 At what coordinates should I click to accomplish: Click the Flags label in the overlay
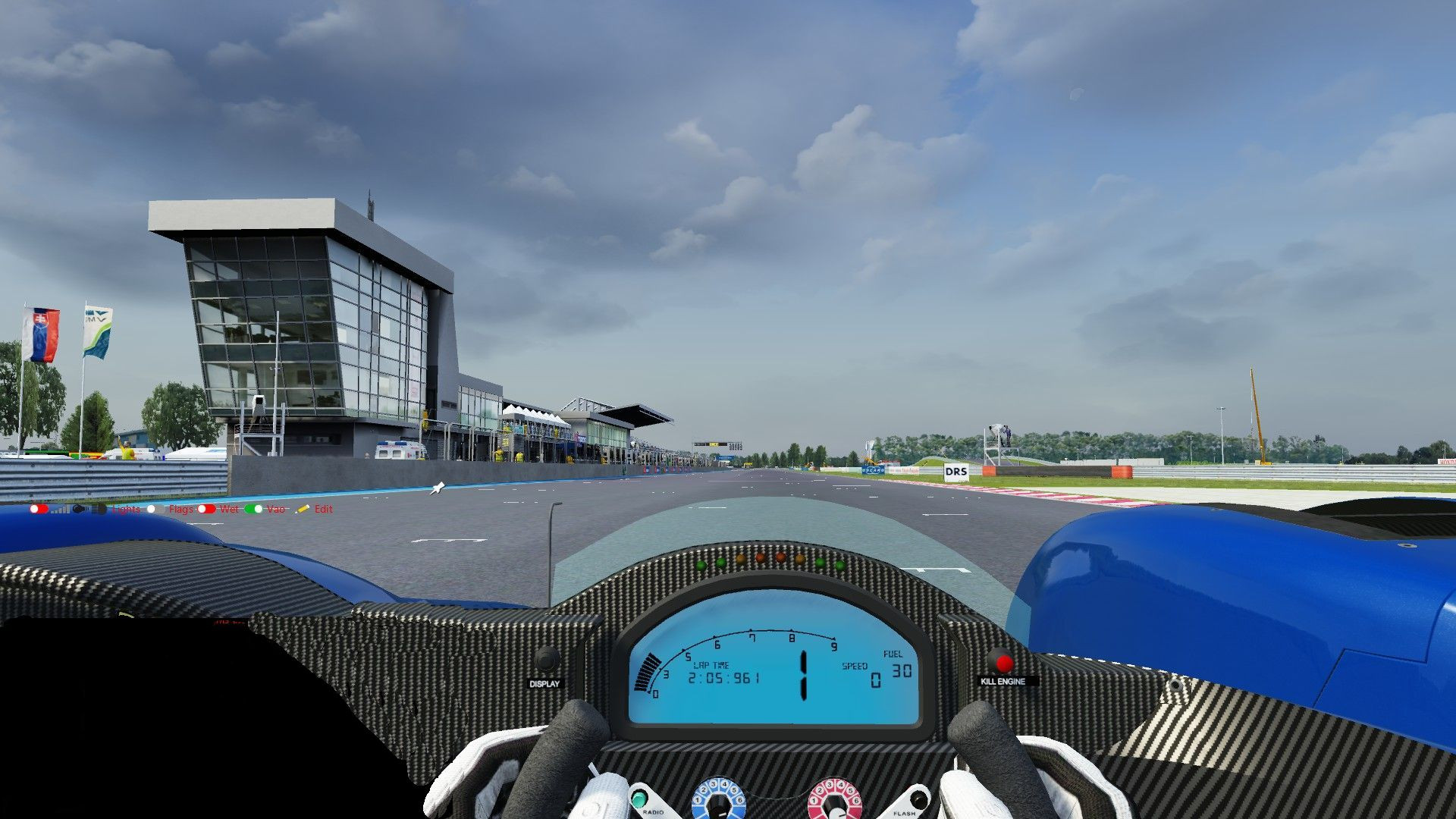pyautogui.click(x=180, y=510)
